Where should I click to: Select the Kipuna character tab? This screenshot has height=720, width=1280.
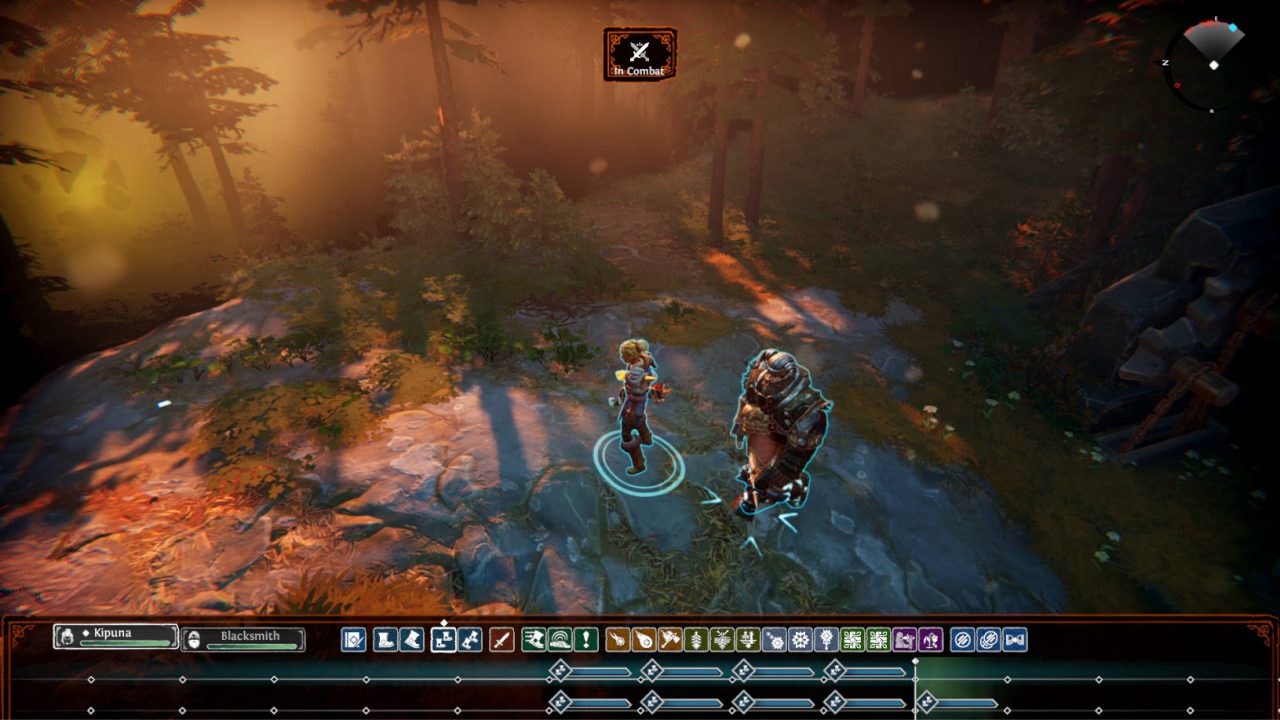click(x=116, y=636)
